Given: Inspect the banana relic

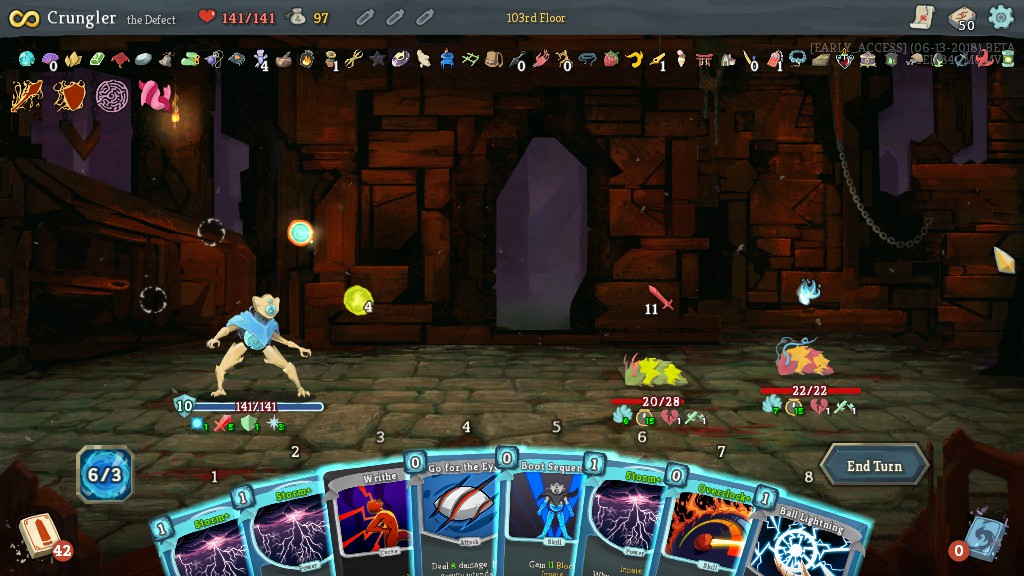Looking at the screenshot, I should point(634,59).
